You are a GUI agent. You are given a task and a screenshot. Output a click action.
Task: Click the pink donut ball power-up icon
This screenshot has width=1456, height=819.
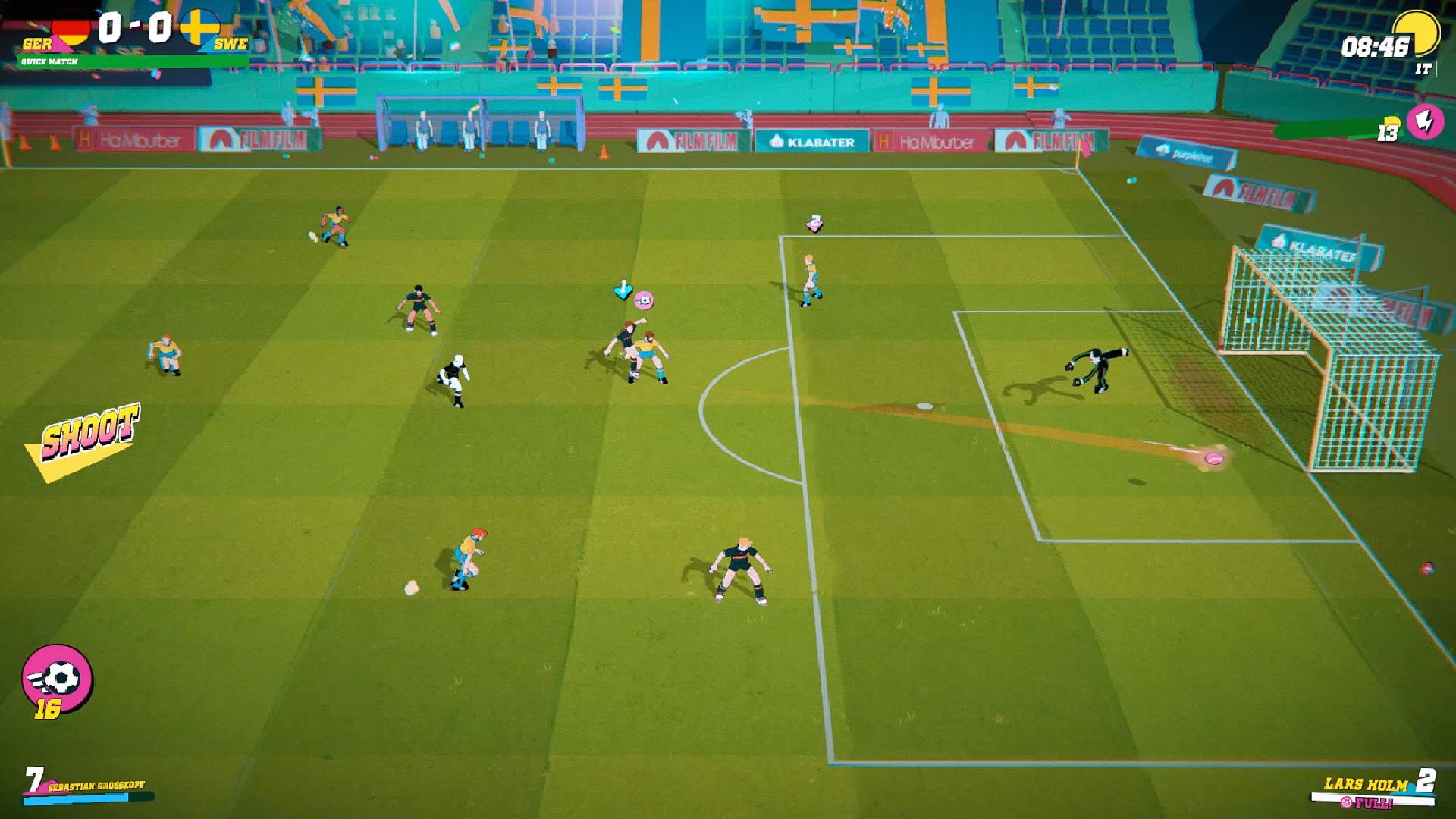tap(644, 299)
